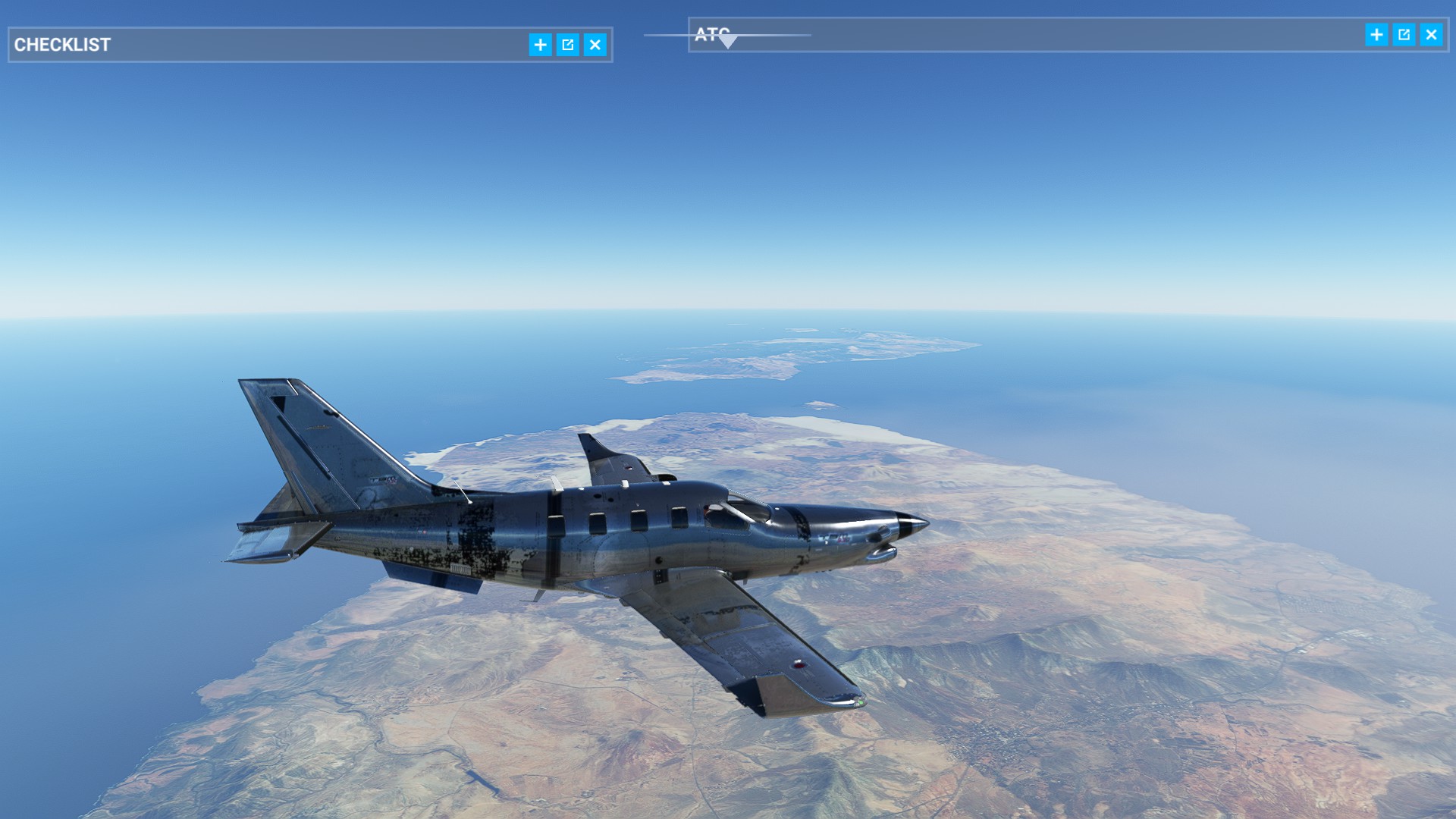
Task: Expand the ATC panel with plus button
Action: pyautogui.click(x=1376, y=35)
